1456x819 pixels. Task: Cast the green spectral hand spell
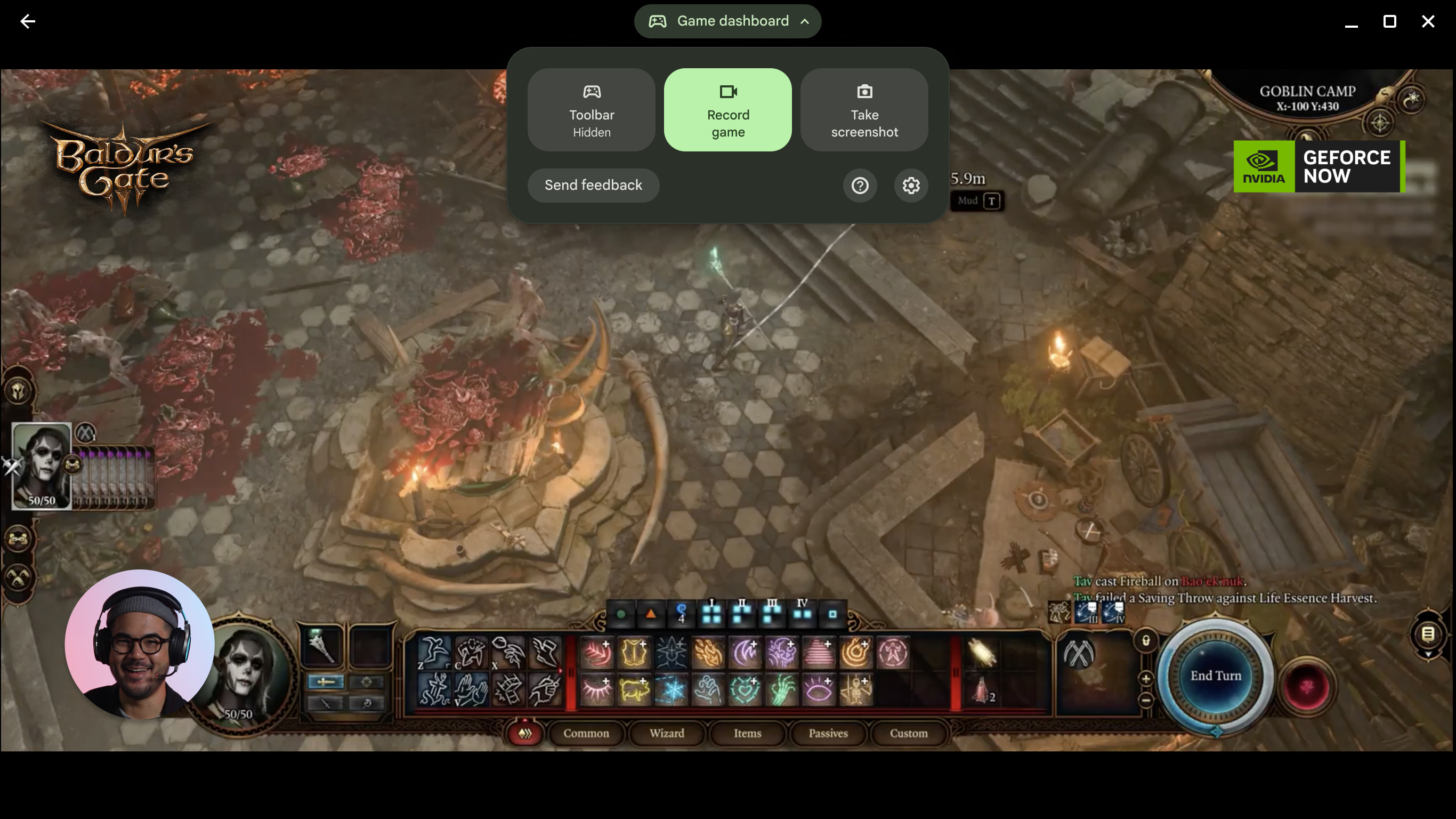782,690
